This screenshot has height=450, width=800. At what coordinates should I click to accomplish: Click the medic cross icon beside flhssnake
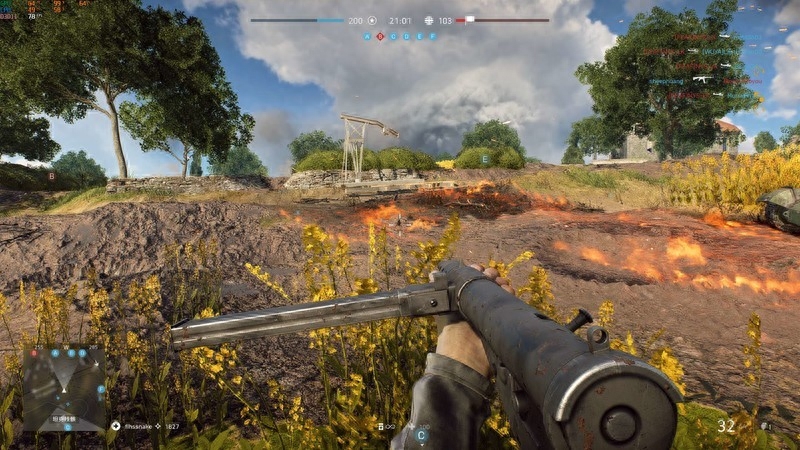pos(116,426)
